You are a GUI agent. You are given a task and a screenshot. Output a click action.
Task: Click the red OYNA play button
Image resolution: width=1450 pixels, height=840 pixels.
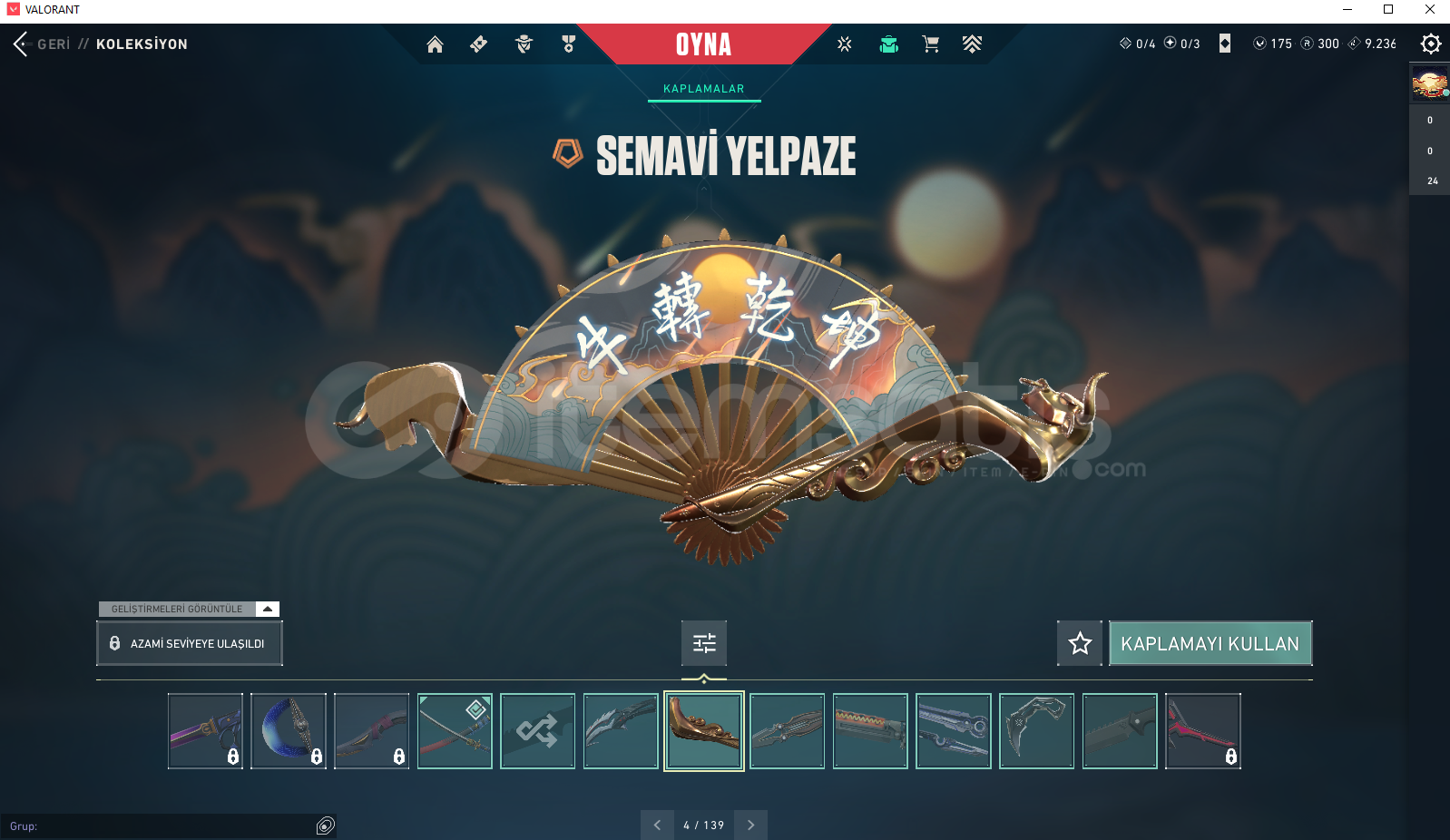point(703,44)
